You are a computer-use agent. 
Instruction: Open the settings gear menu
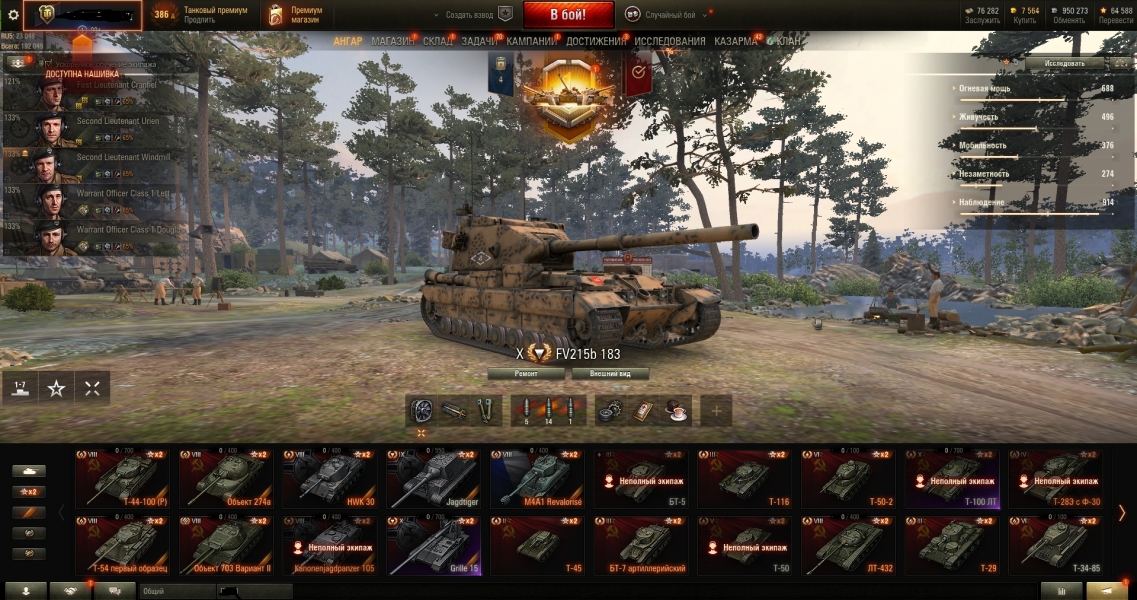(13, 15)
